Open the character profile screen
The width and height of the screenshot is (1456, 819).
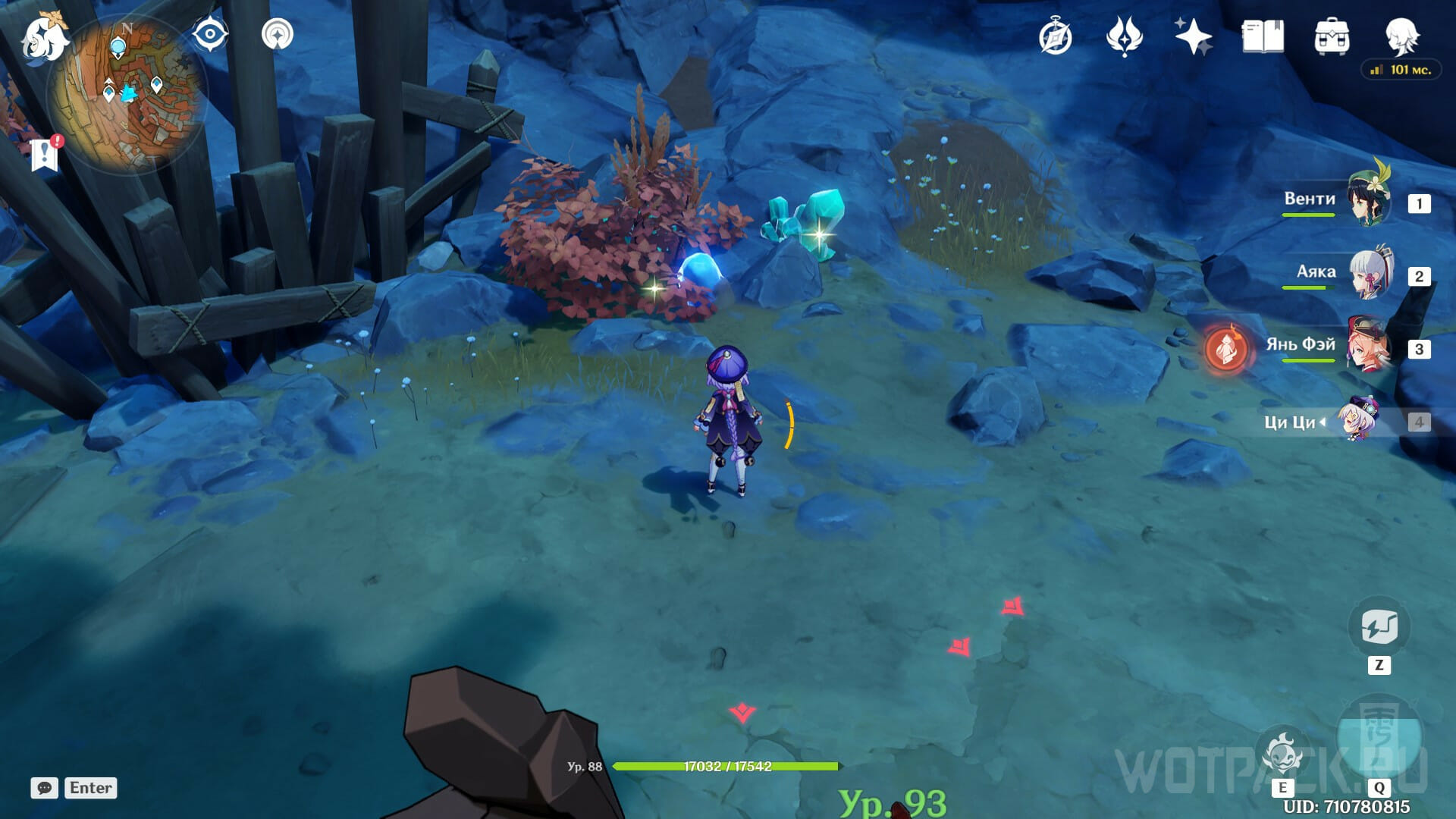1401,36
